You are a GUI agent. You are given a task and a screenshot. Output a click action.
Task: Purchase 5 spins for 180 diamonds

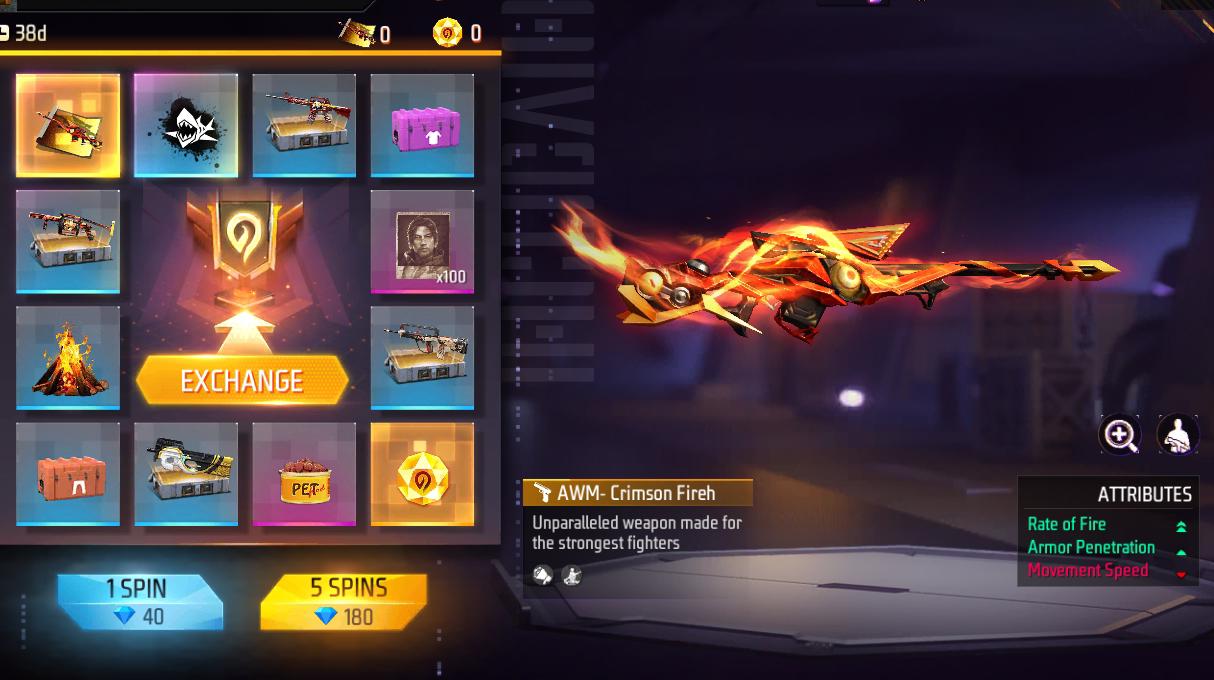343,602
